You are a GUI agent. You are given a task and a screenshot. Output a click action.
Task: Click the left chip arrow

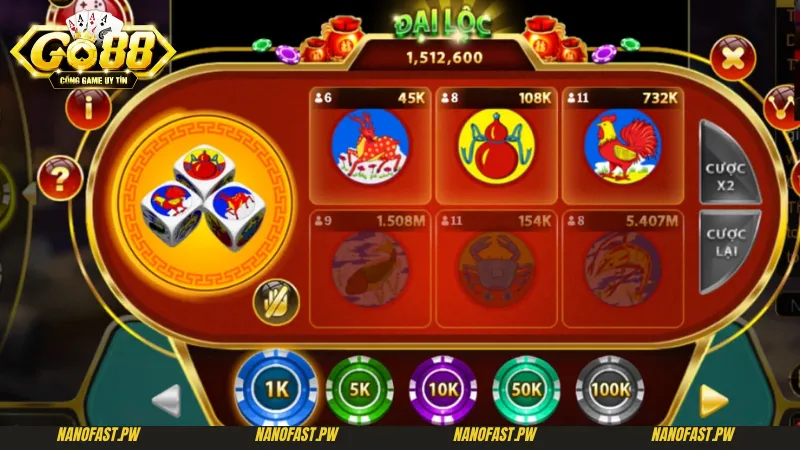pyautogui.click(x=167, y=400)
